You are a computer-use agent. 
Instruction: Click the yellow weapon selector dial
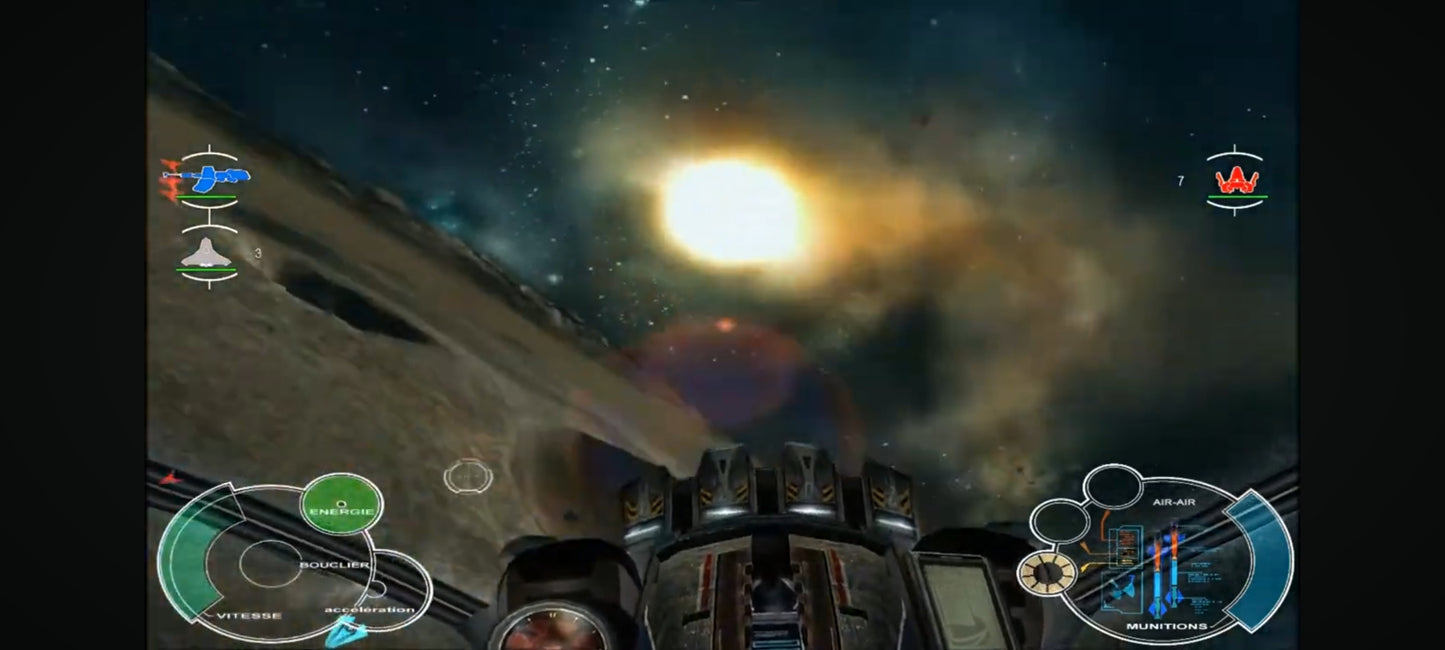[1045, 572]
